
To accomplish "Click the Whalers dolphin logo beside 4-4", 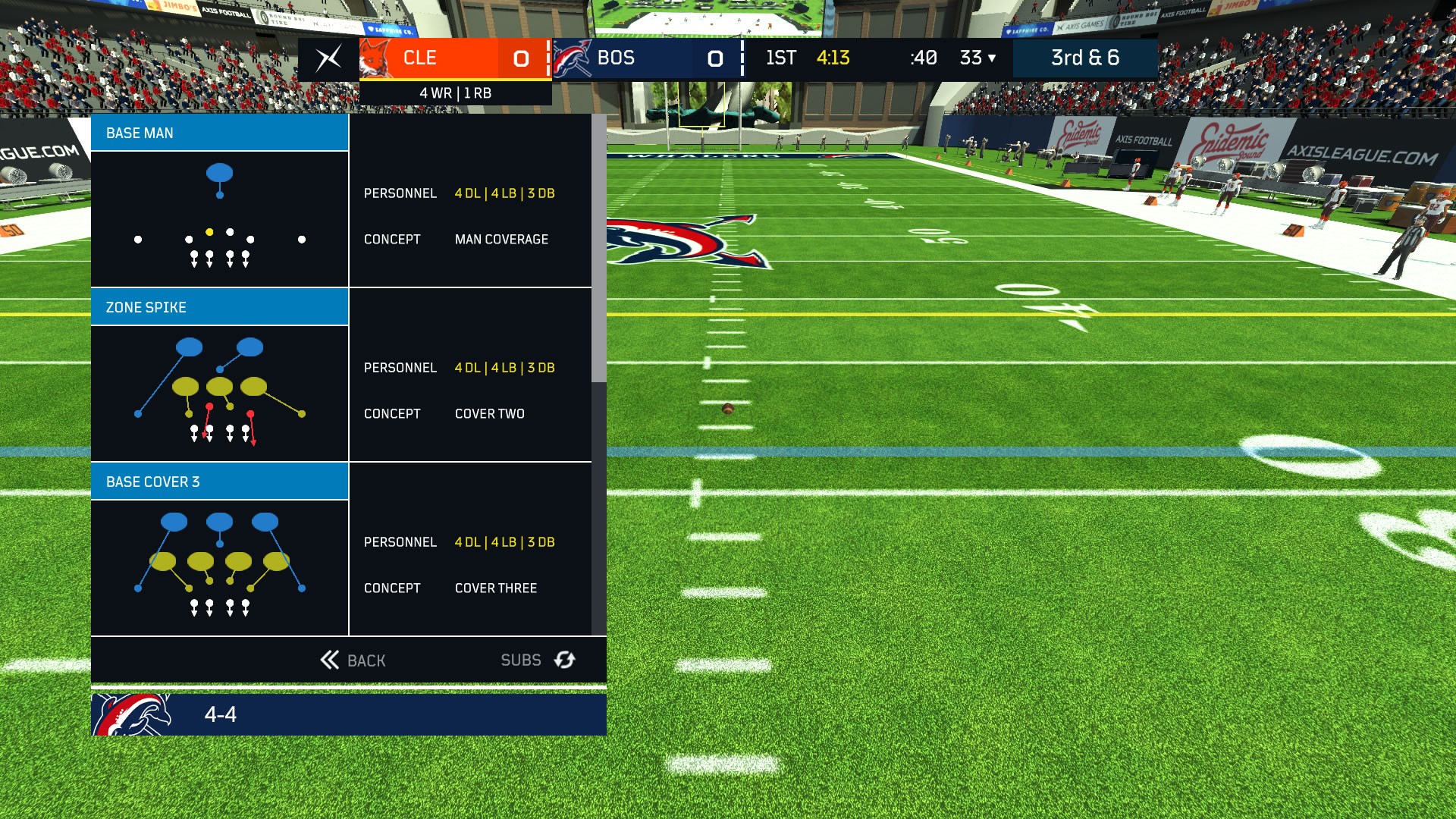I will pyautogui.click(x=129, y=714).
